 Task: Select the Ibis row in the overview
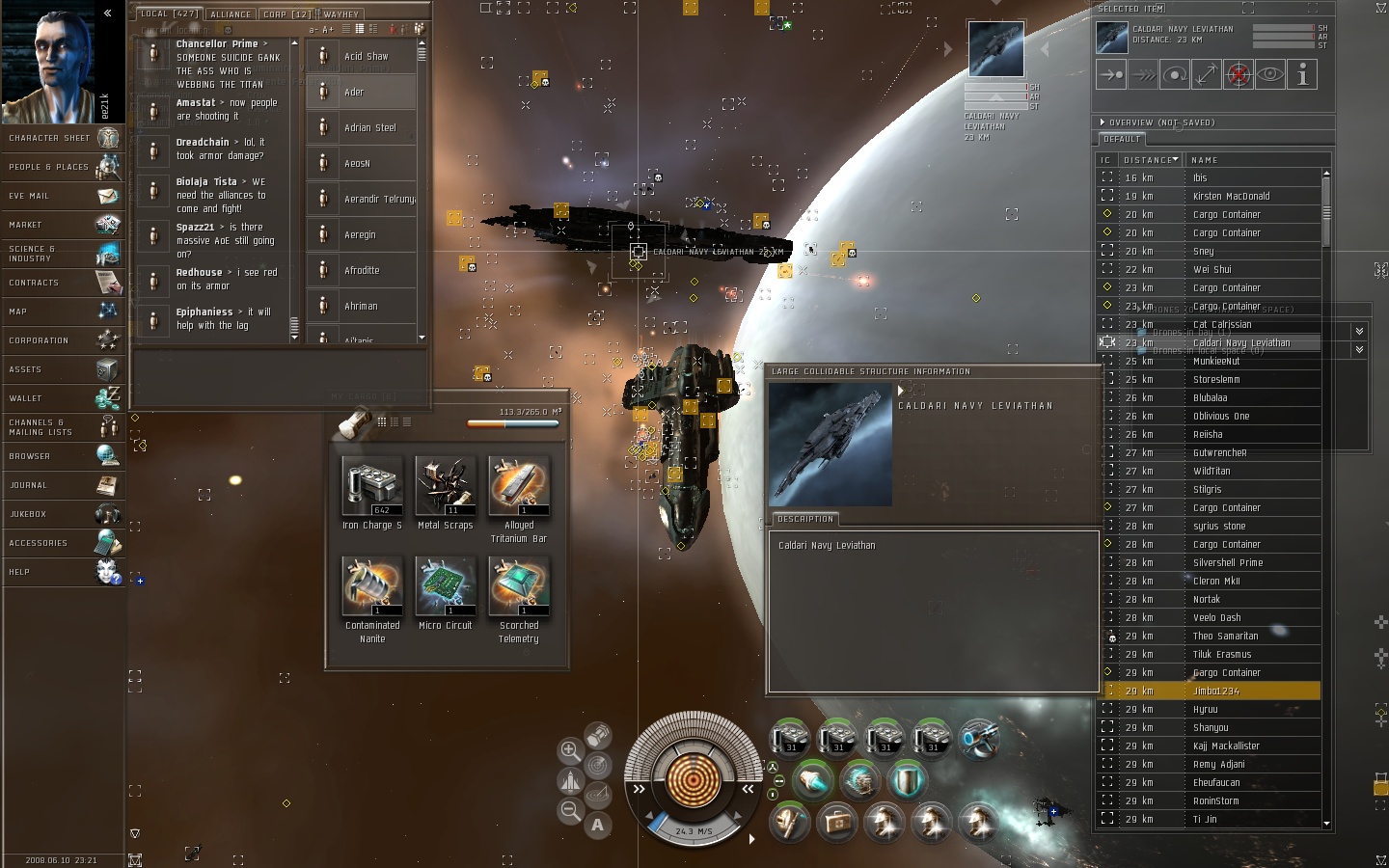(x=1200, y=177)
